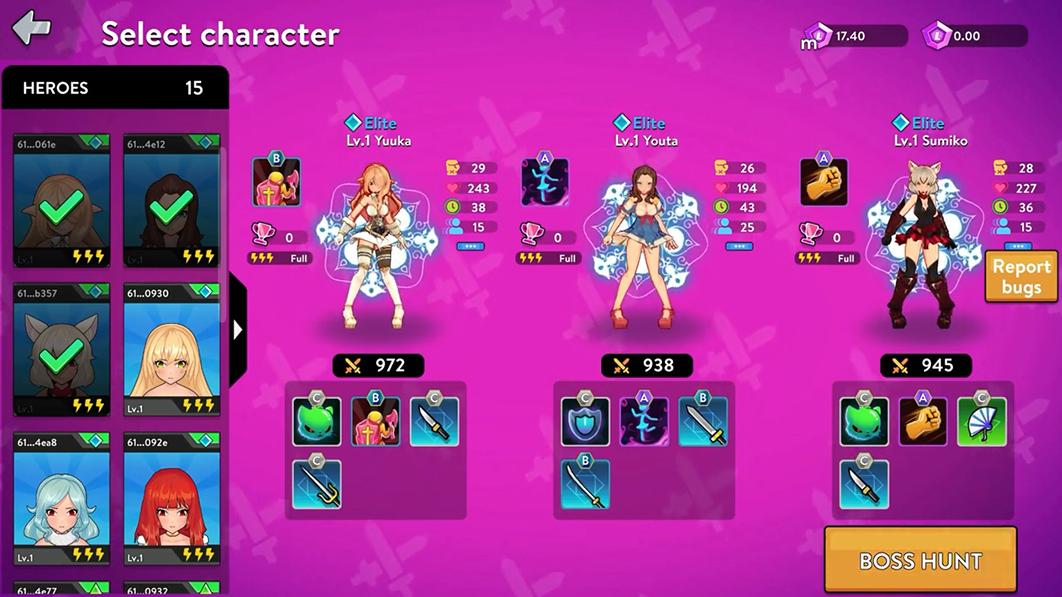
Task: Deselect the cat-eared hero card
Action: coord(62,350)
